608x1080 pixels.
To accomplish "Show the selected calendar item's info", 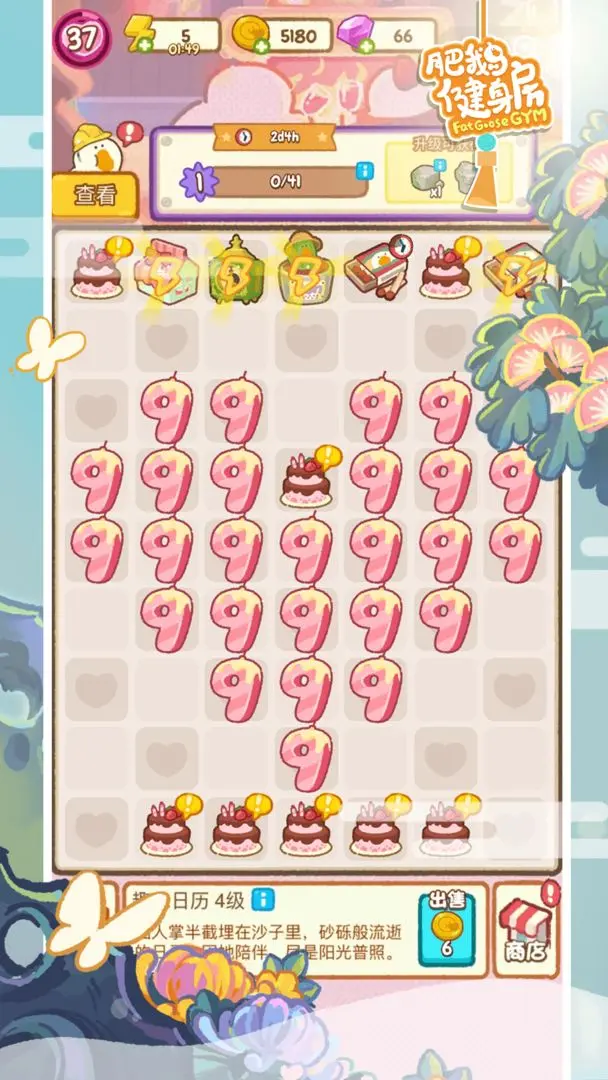I will [262, 898].
